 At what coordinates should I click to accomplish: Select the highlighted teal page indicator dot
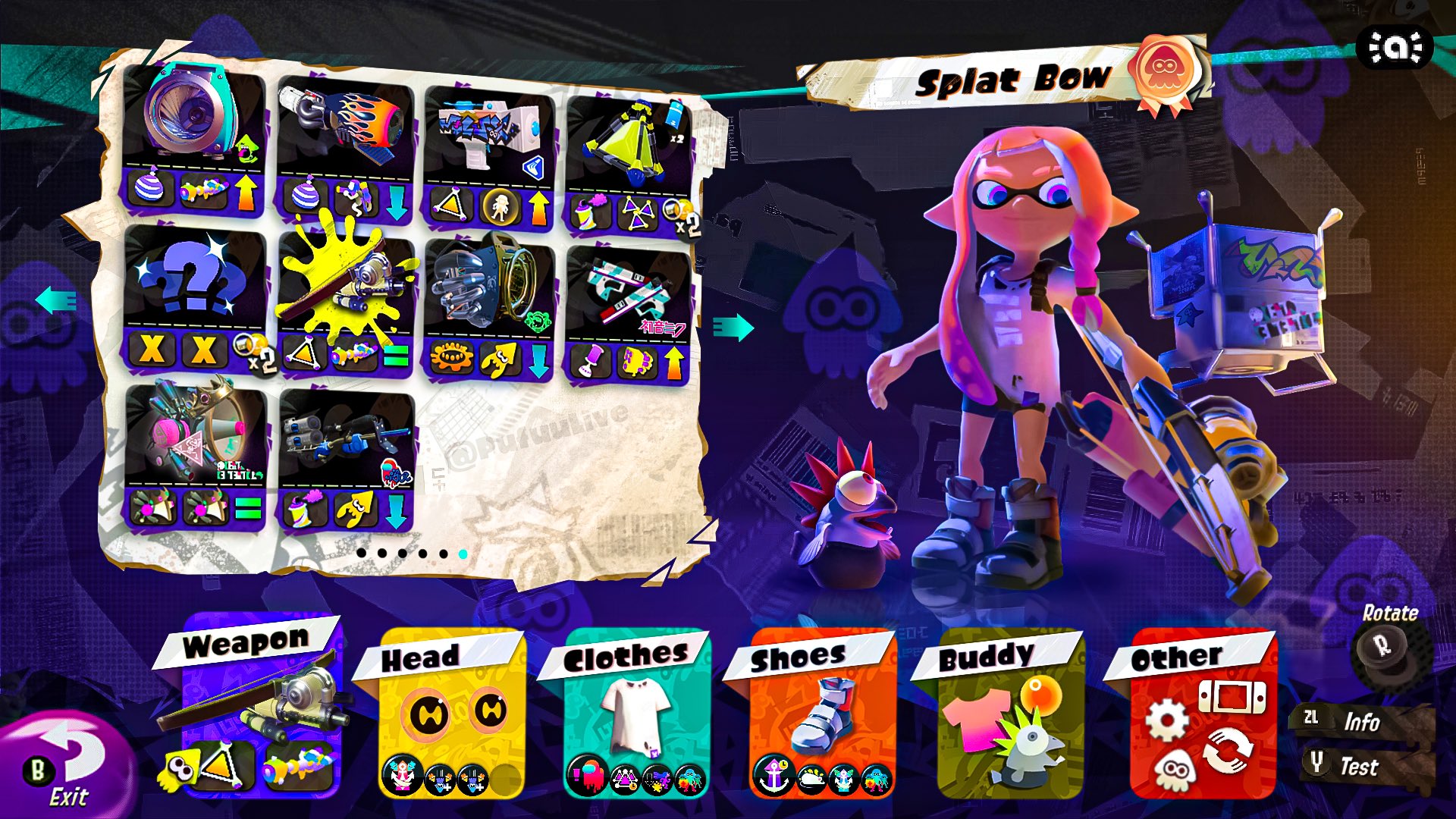[x=463, y=554]
